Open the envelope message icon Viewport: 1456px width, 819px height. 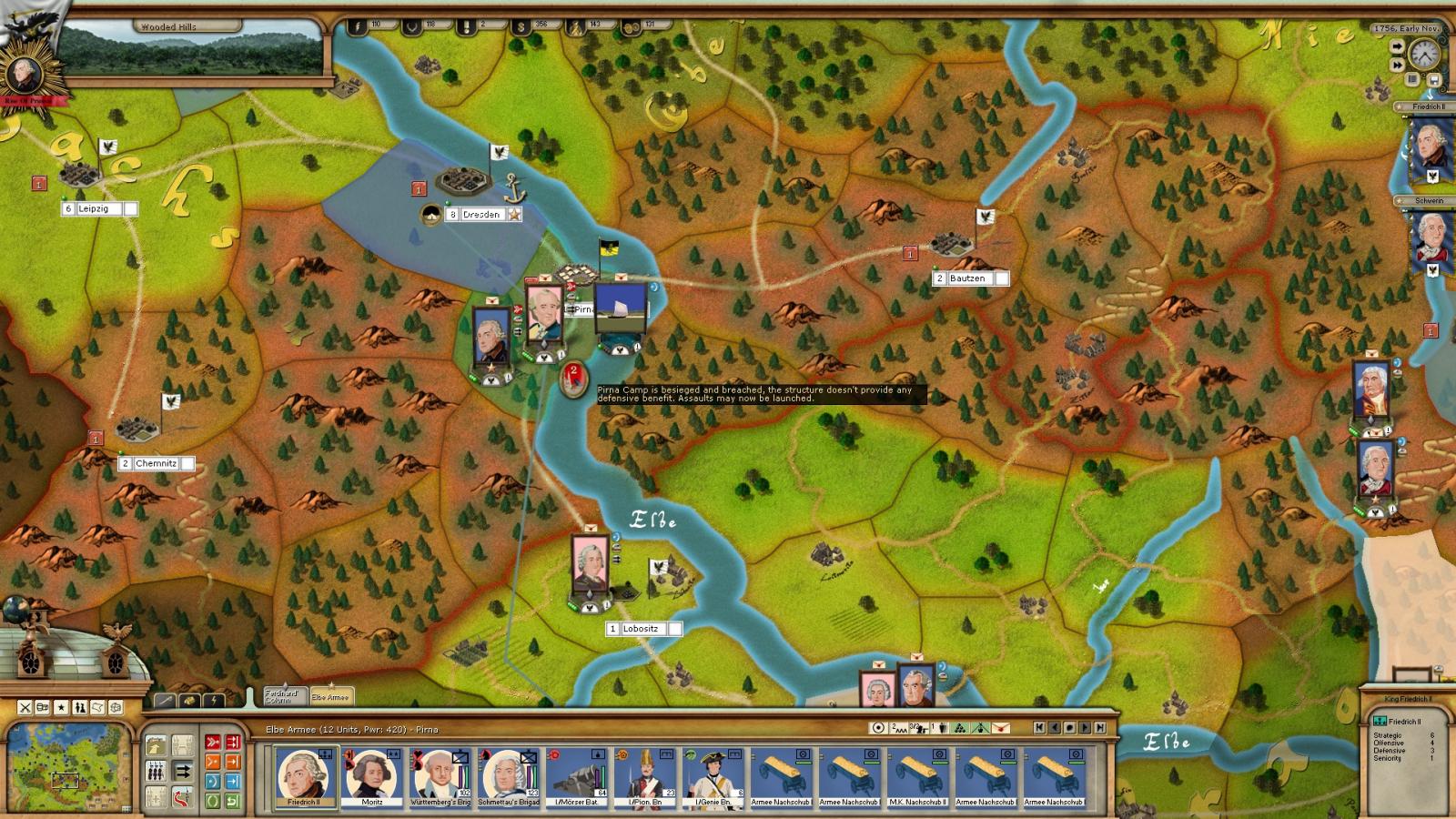click(1000, 728)
